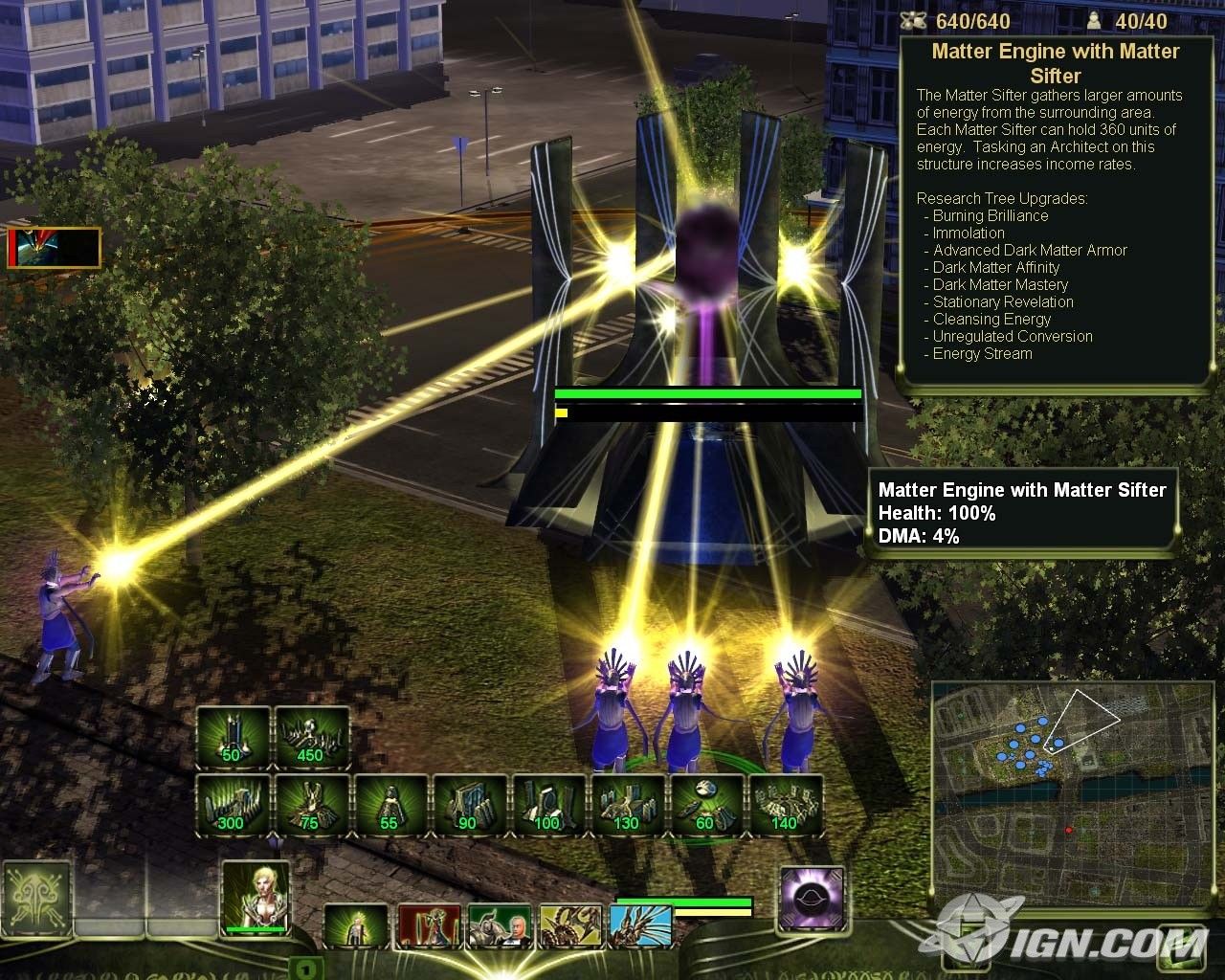Screen dimensions: 1225x980
Task: Open the green tree-emblem research panel
Action: pos(37,899)
